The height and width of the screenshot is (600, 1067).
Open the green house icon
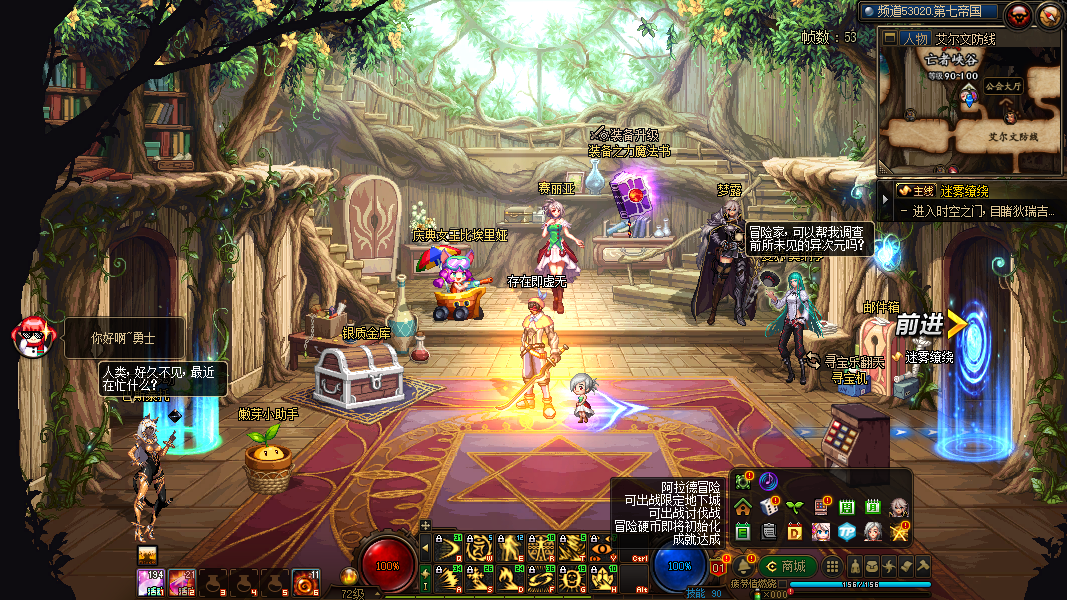point(742,507)
